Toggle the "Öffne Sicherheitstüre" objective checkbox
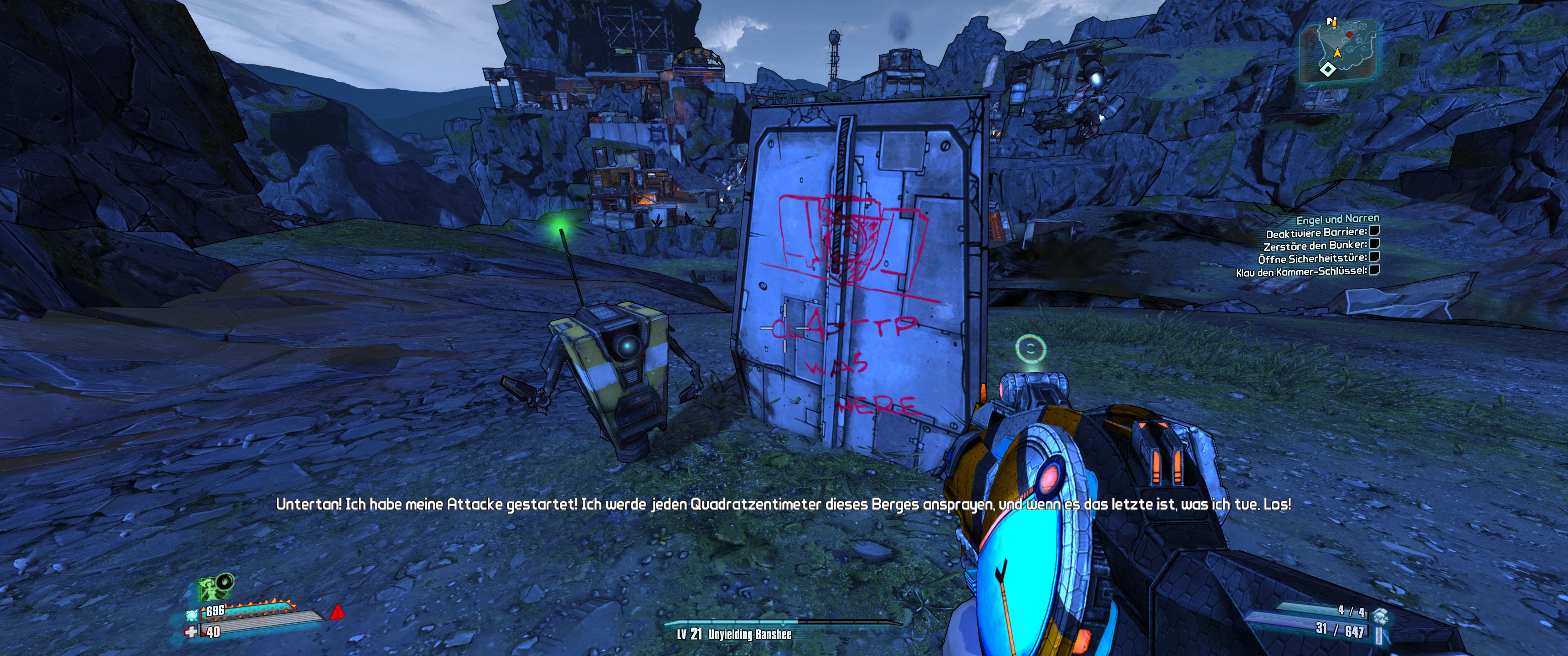The height and width of the screenshot is (656, 1568). click(x=1374, y=257)
